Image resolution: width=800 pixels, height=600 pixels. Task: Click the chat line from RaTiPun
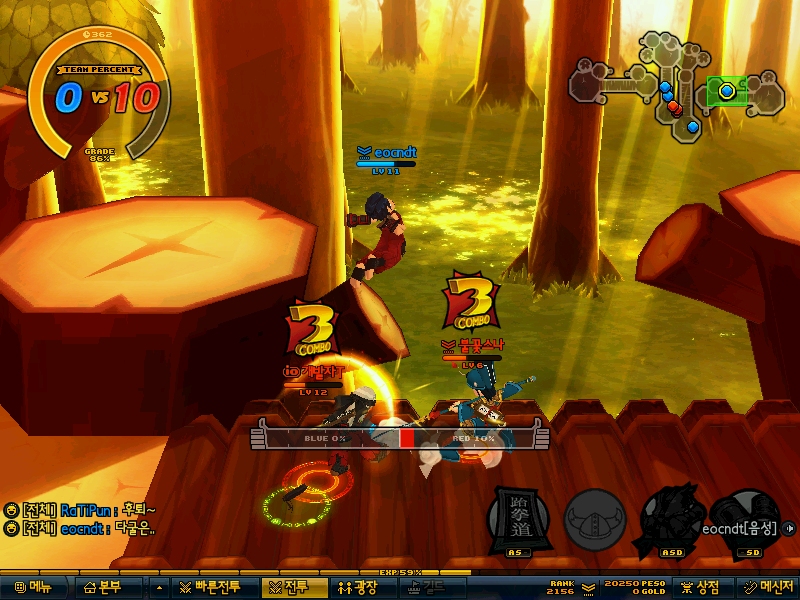(84, 509)
